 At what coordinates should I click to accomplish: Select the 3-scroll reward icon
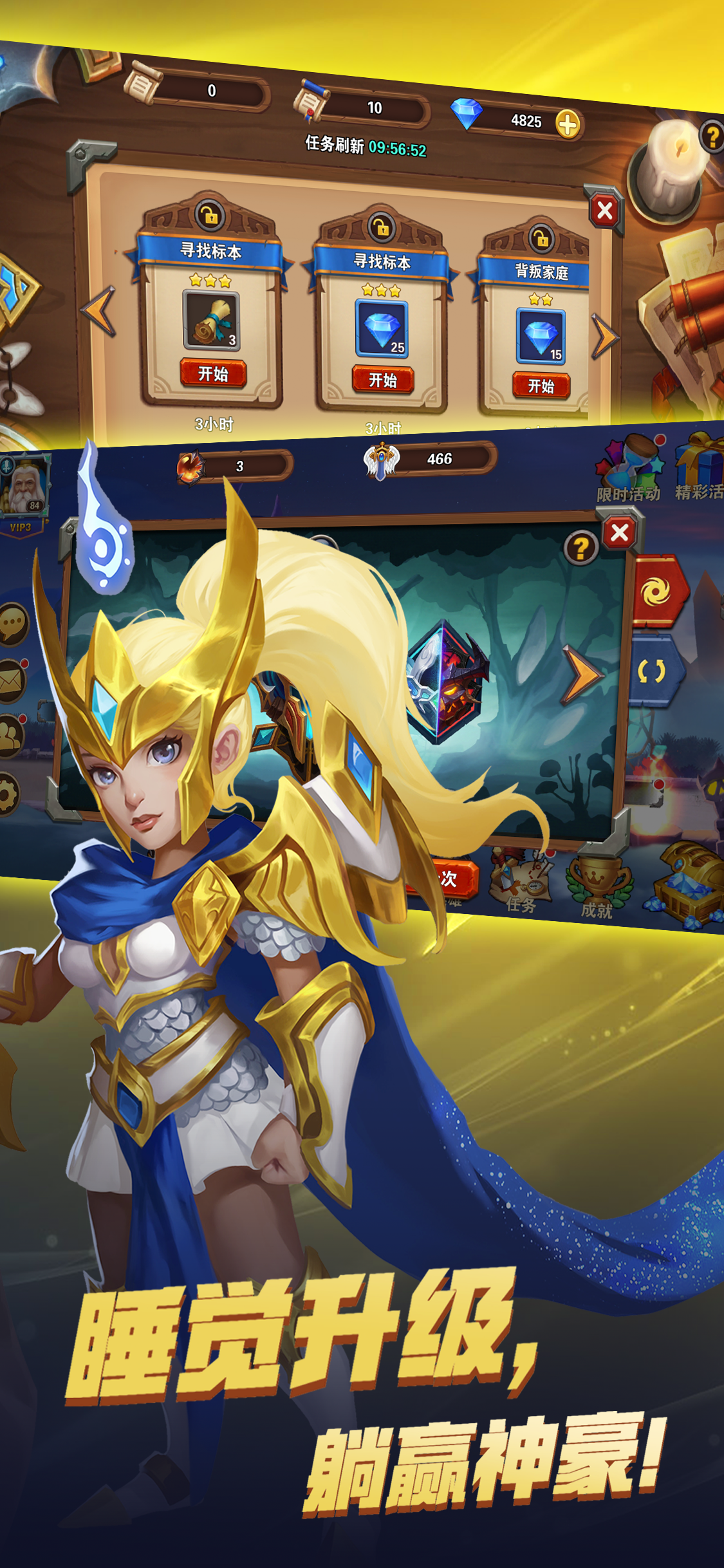212,321
